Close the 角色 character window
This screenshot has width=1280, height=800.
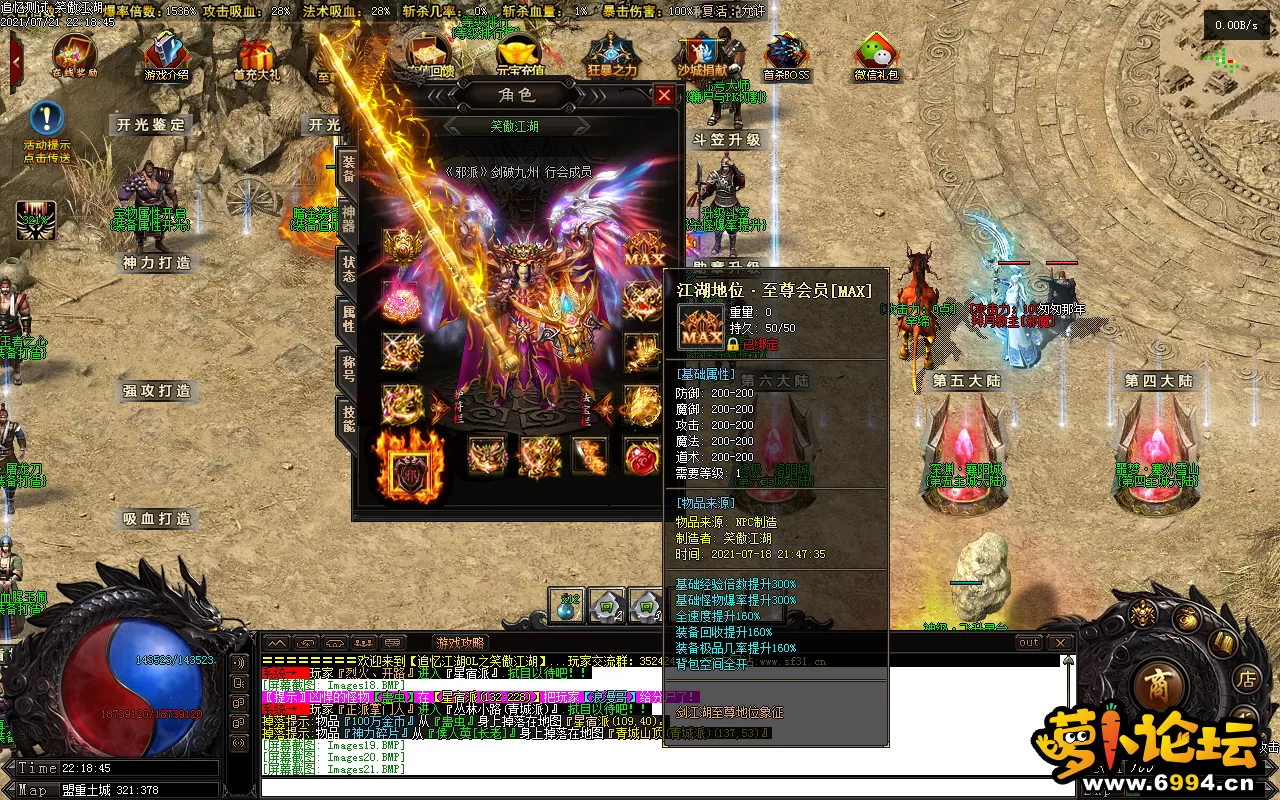pyautogui.click(x=664, y=95)
